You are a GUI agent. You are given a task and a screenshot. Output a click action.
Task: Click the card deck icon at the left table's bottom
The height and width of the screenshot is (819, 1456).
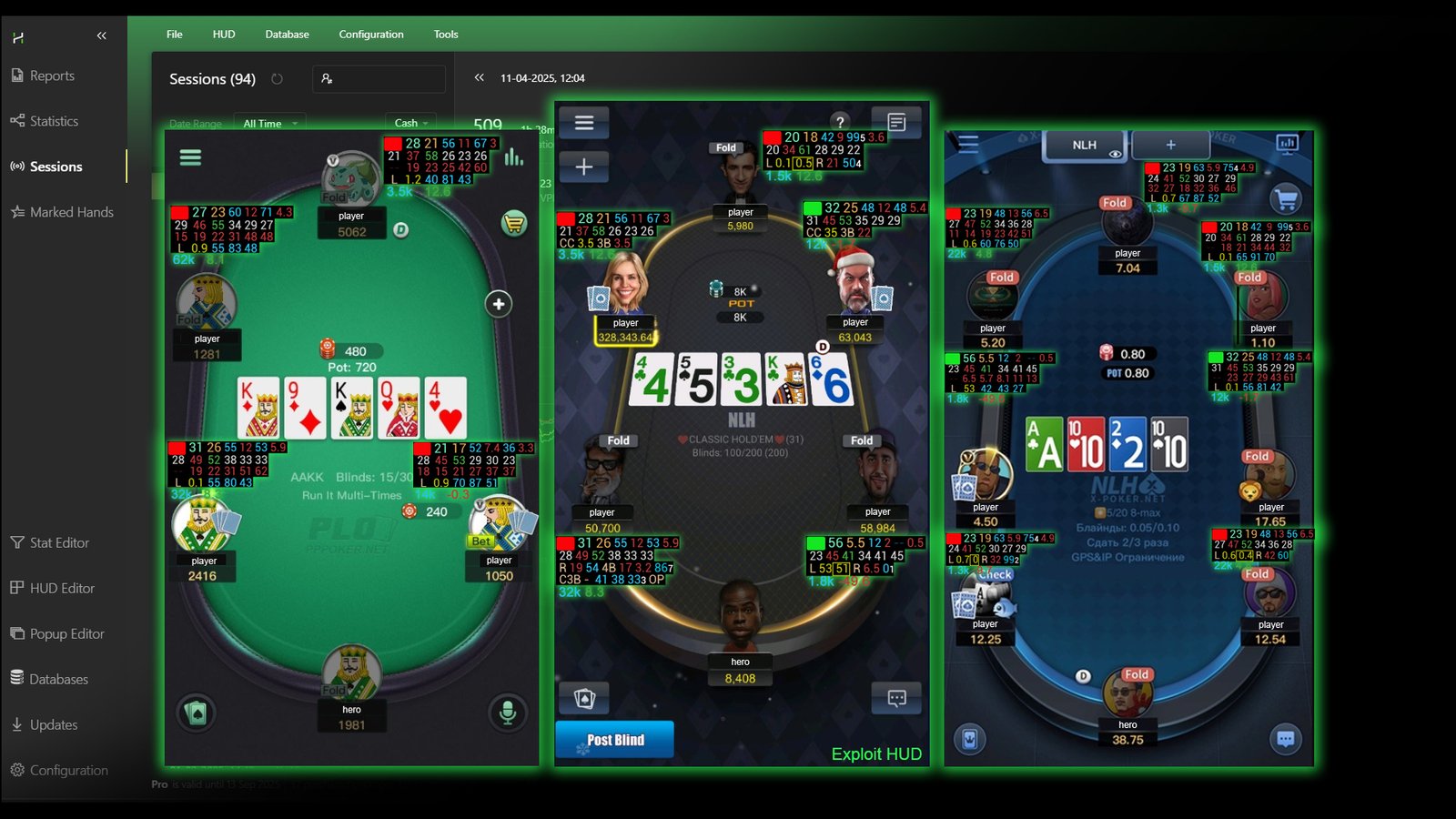click(x=195, y=714)
